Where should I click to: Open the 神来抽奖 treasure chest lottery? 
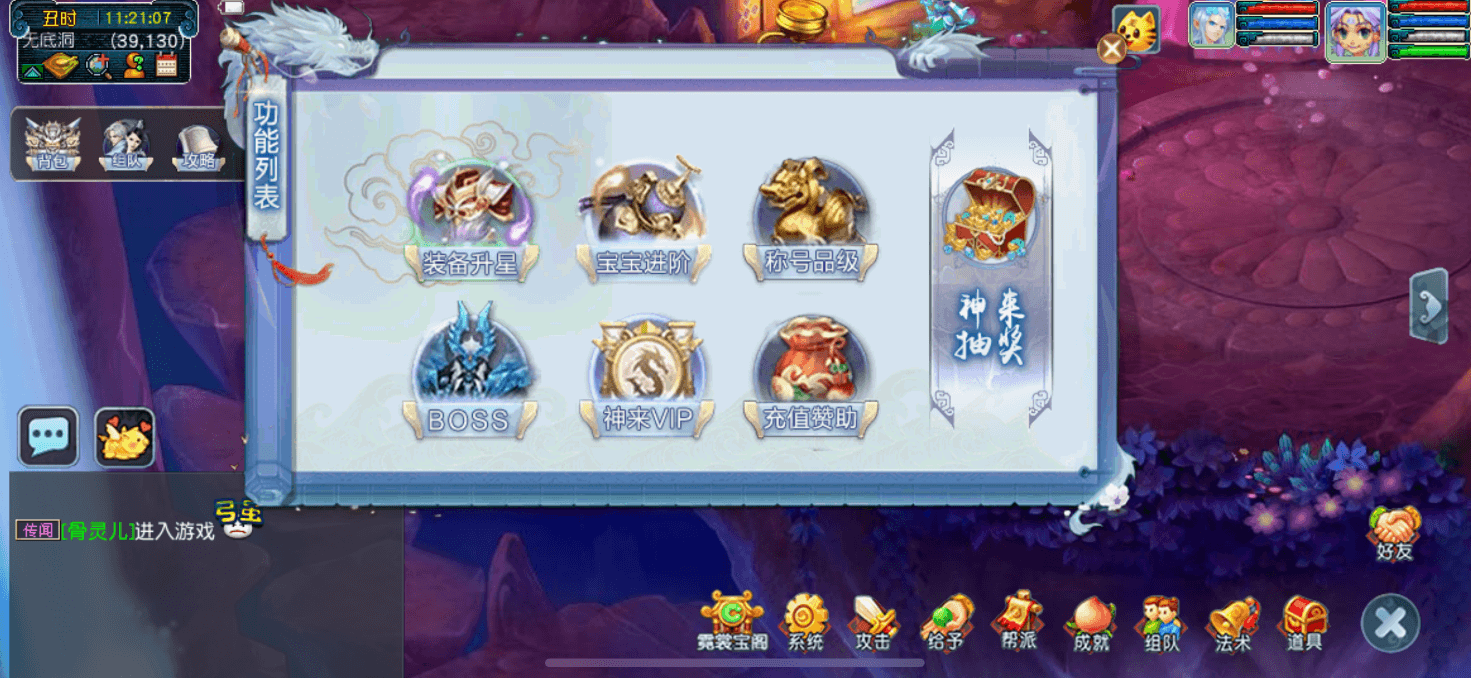(x=990, y=270)
